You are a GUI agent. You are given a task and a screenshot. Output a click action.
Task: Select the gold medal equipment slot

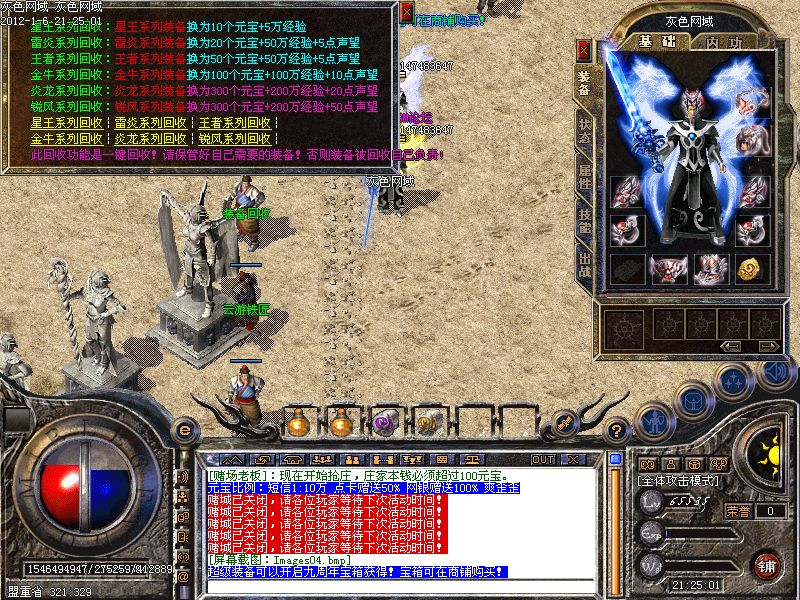click(750, 268)
